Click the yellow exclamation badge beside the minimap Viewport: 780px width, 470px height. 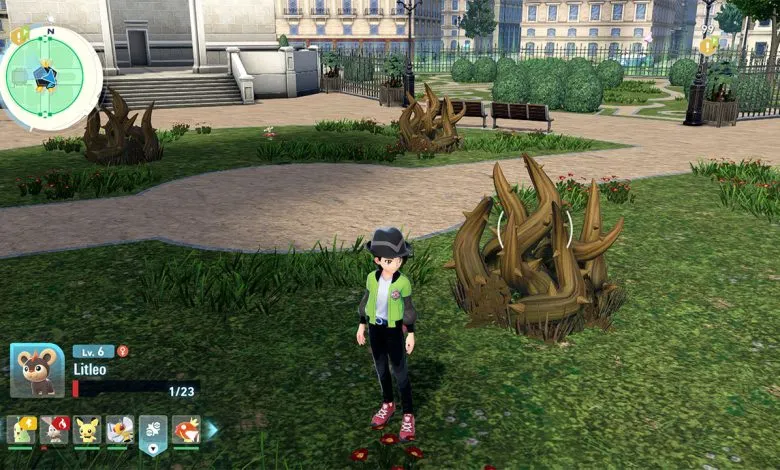pyautogui.click(x=20, y=36)
